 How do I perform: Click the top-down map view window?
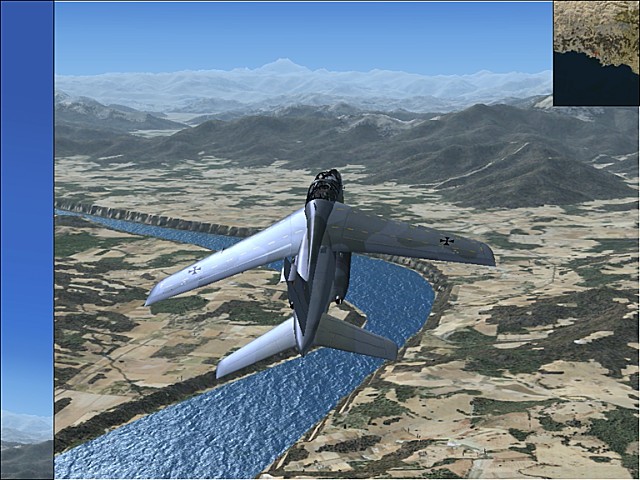tap(596, 53)
